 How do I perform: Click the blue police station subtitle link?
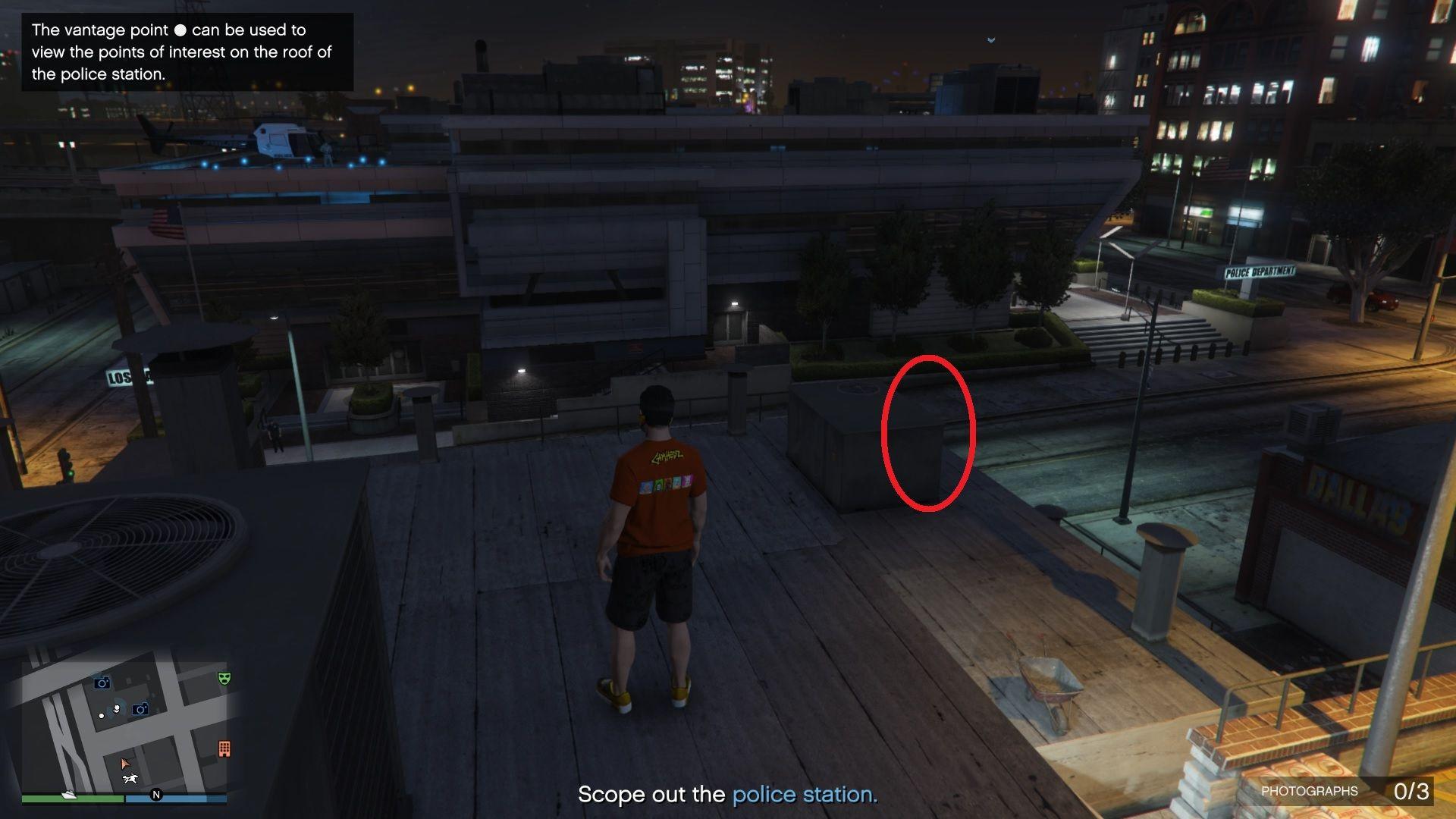point(803,795)
